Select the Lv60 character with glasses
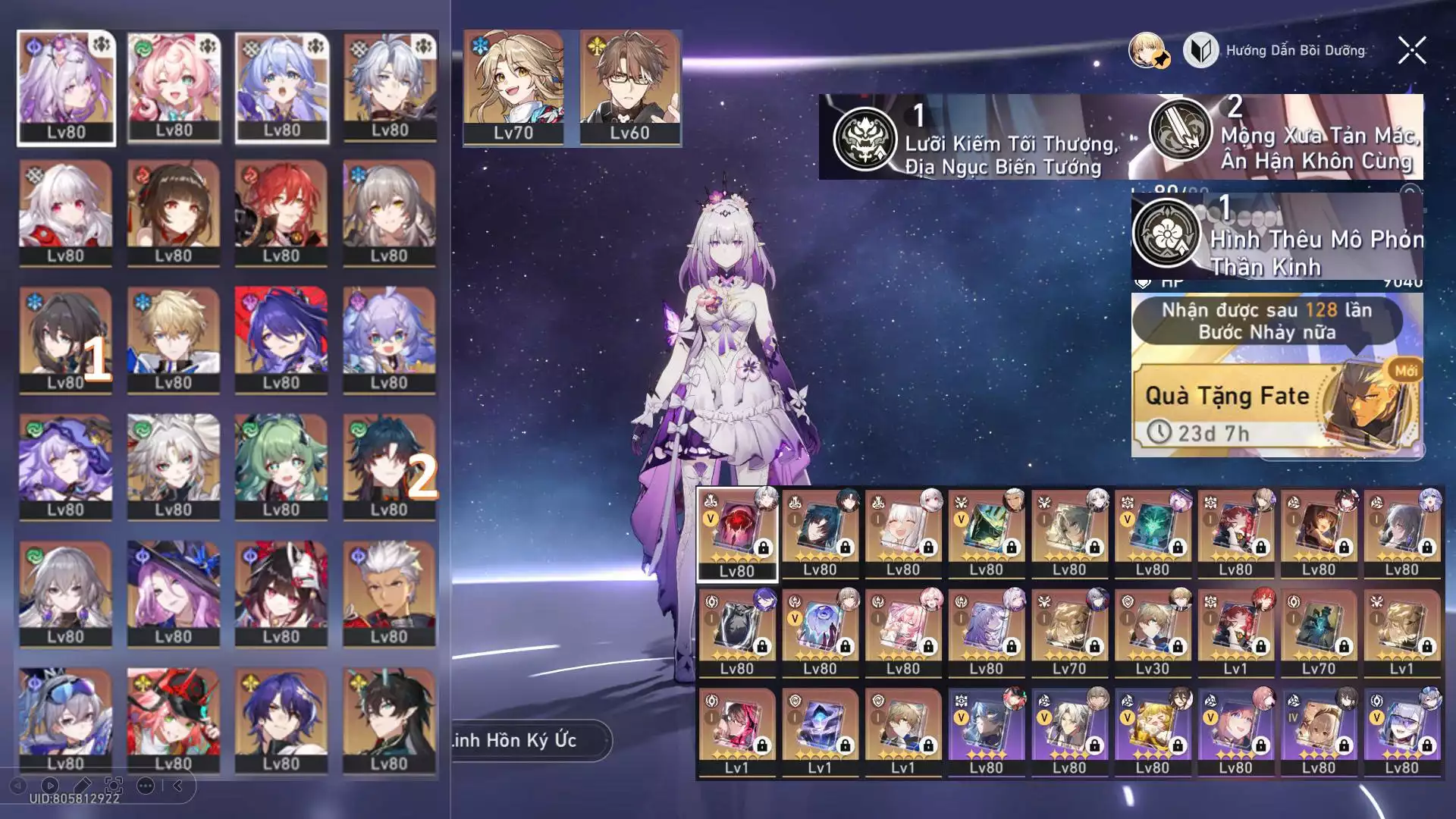 coord(629,87)
